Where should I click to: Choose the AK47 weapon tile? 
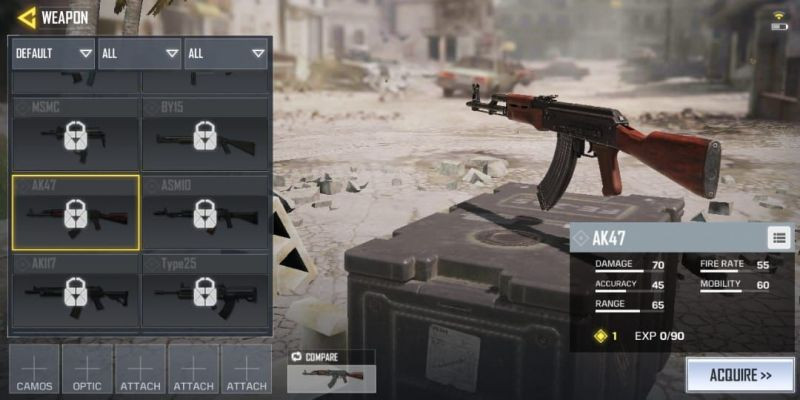point(75,212)
